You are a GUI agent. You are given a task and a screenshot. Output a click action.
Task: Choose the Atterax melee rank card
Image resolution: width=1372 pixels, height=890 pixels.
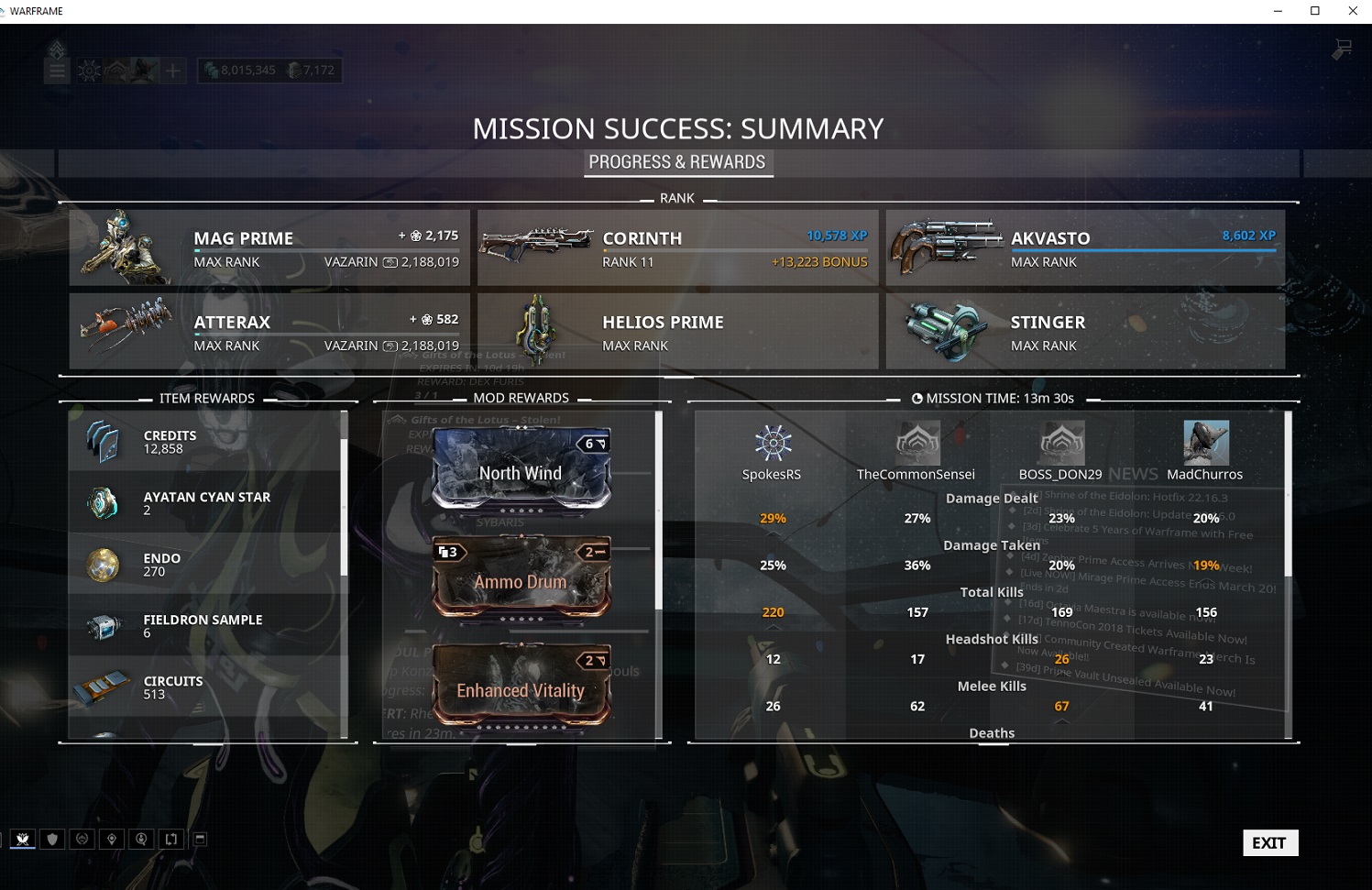coord(269,331)
